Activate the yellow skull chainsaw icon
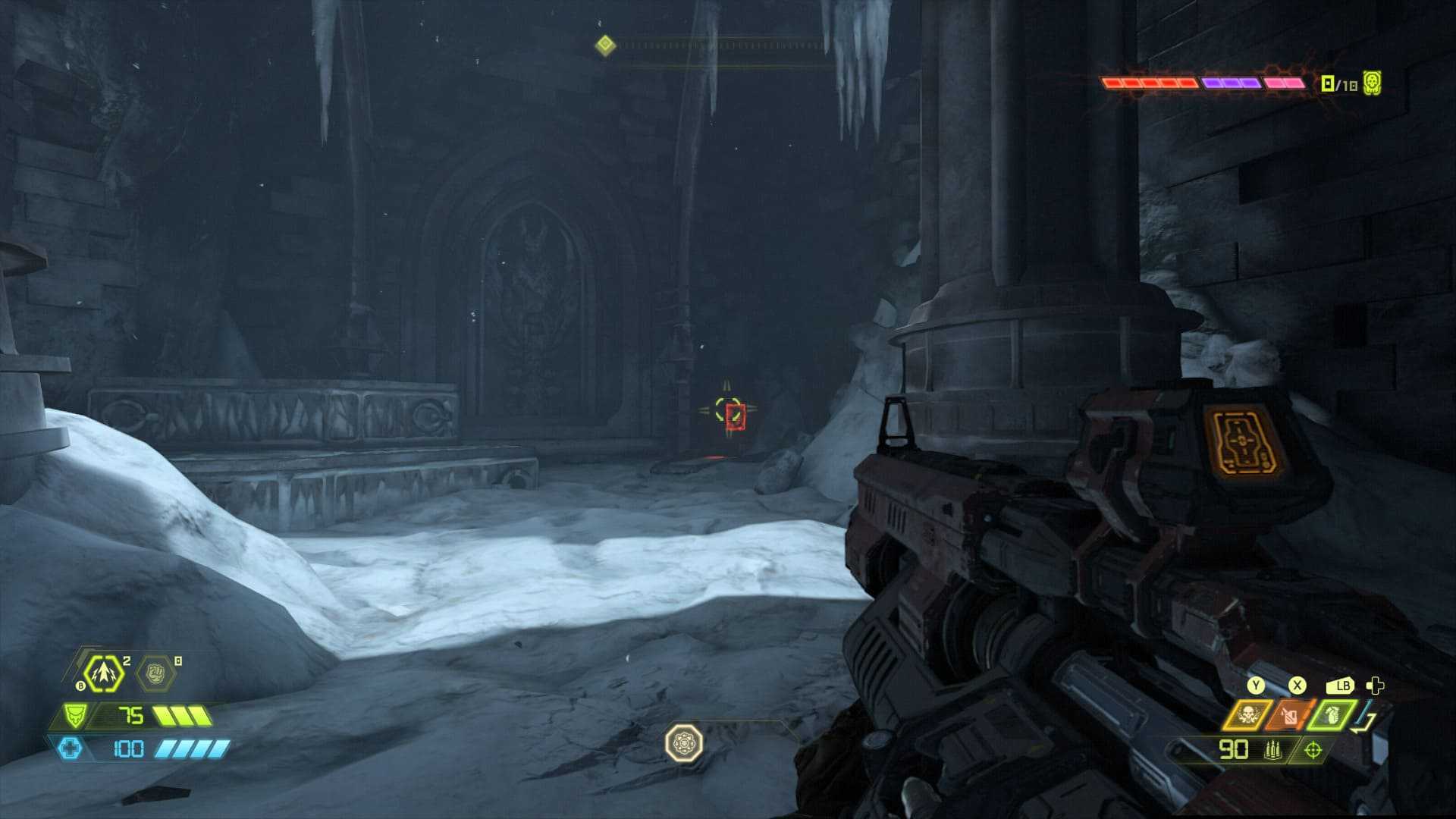This screenshot has height=819, width=1456. [x=1247, y=714]
